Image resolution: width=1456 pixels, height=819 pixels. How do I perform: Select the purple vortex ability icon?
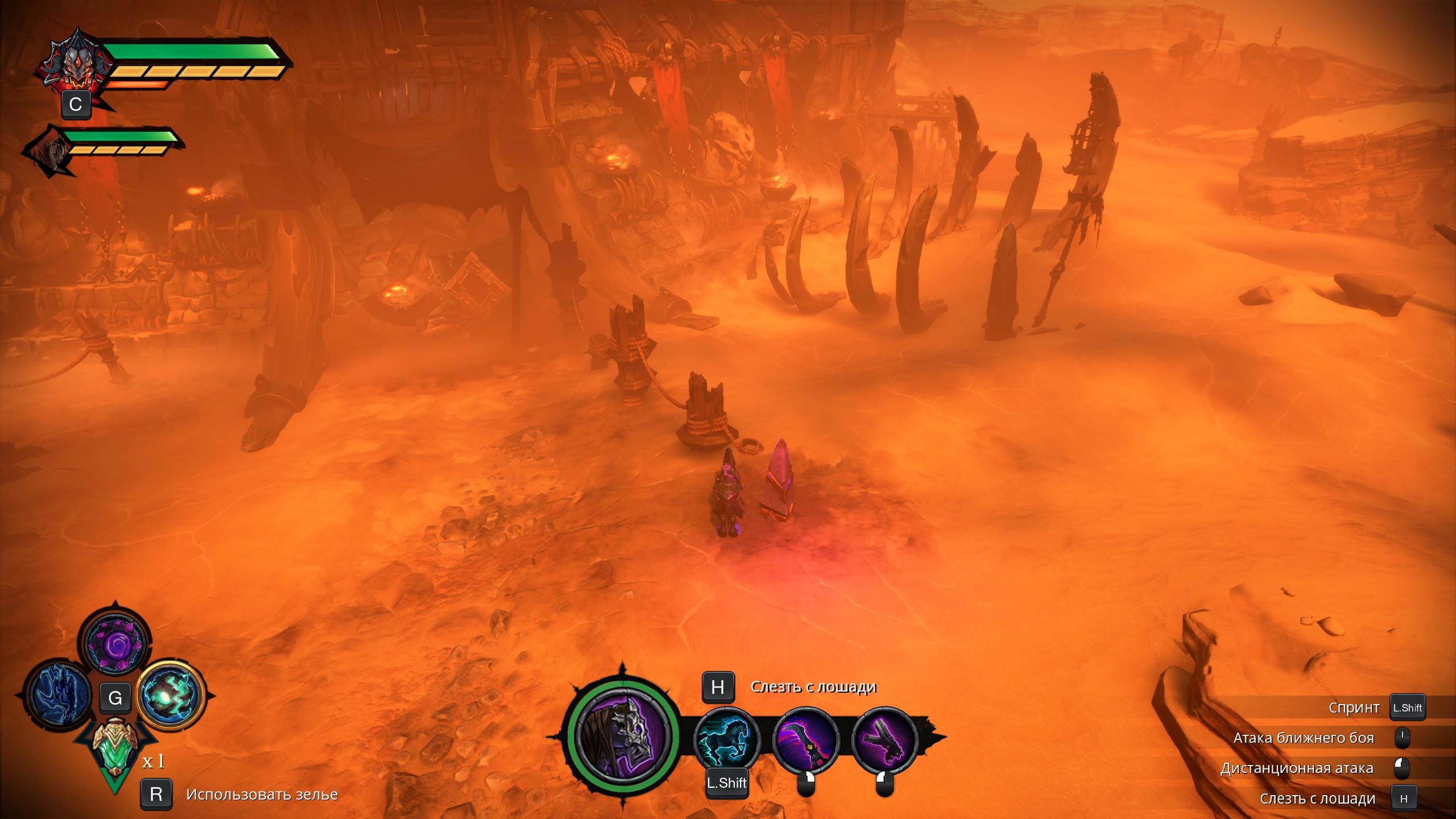[115, 642]
